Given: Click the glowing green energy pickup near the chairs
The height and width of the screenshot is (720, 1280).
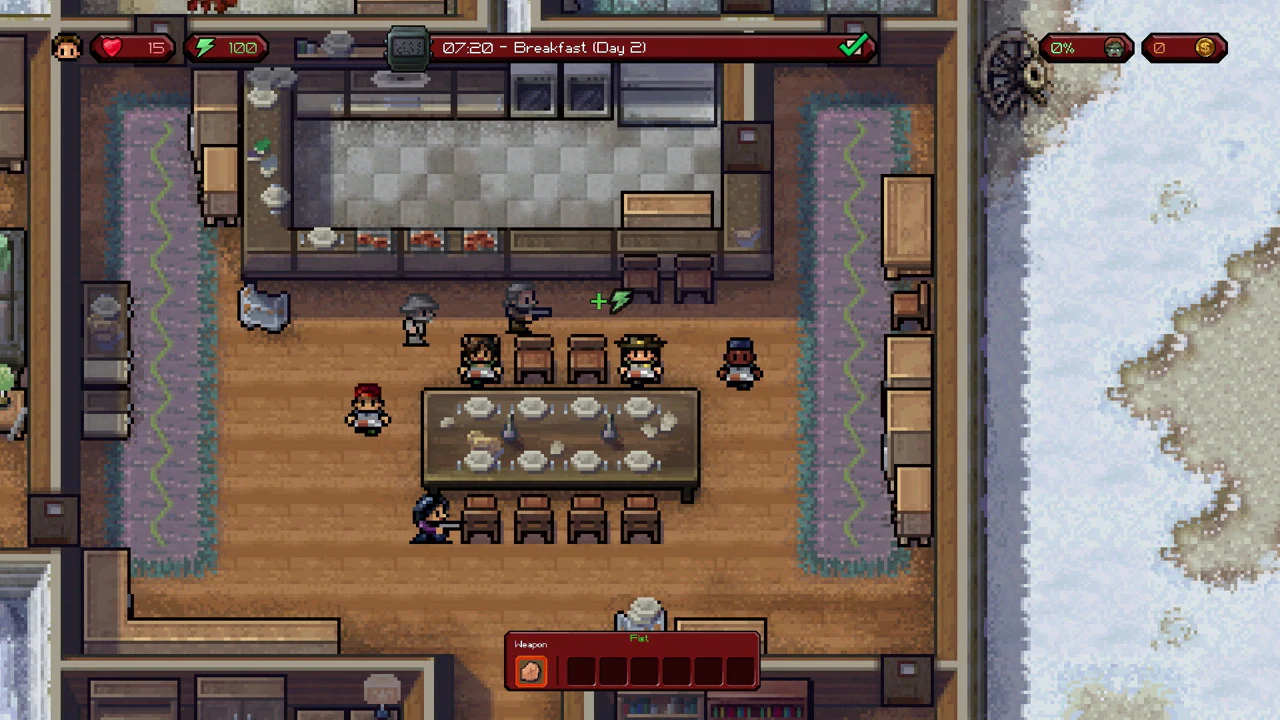Looking at the screenshot, I should click(612, 301).
